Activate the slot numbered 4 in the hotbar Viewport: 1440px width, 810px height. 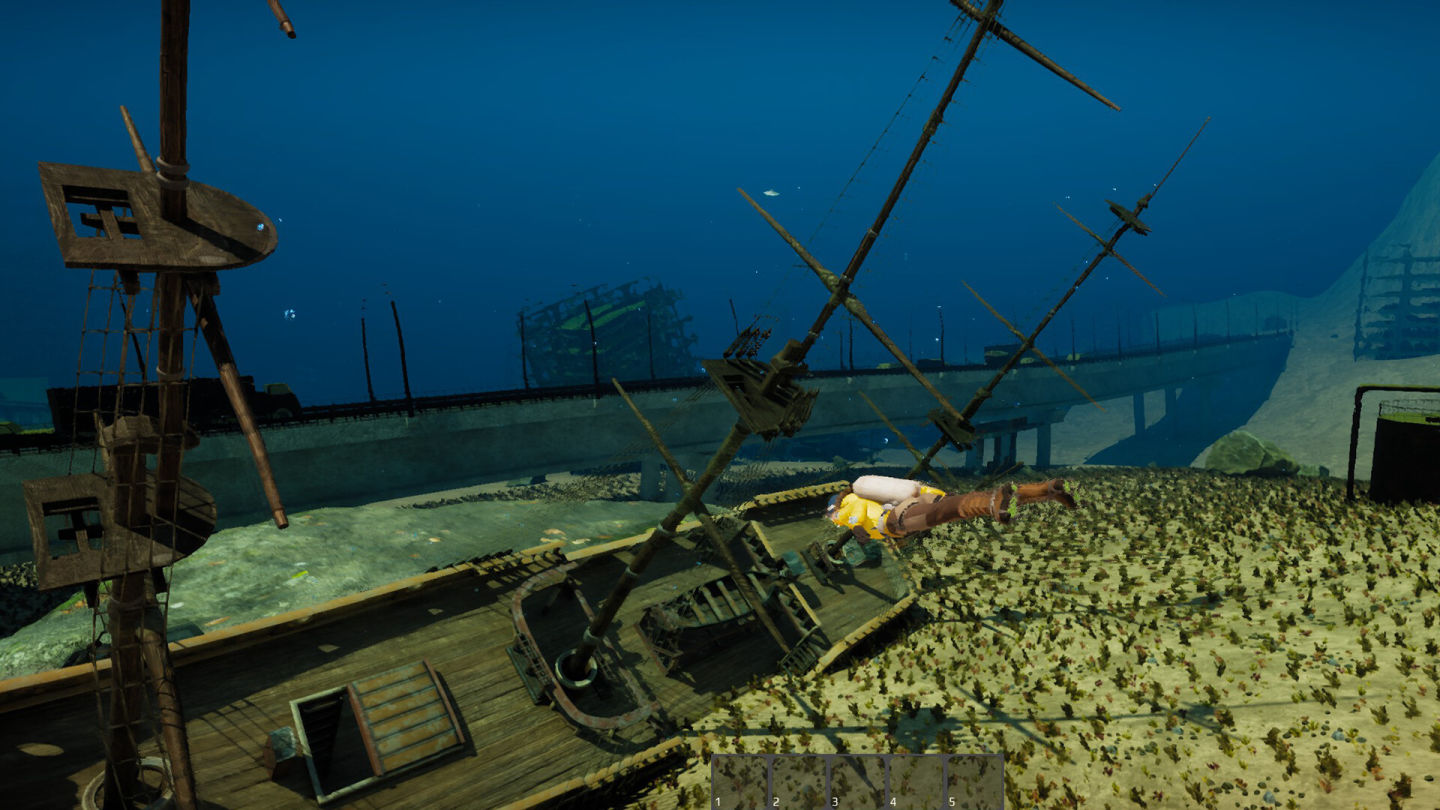pos(915,783)
